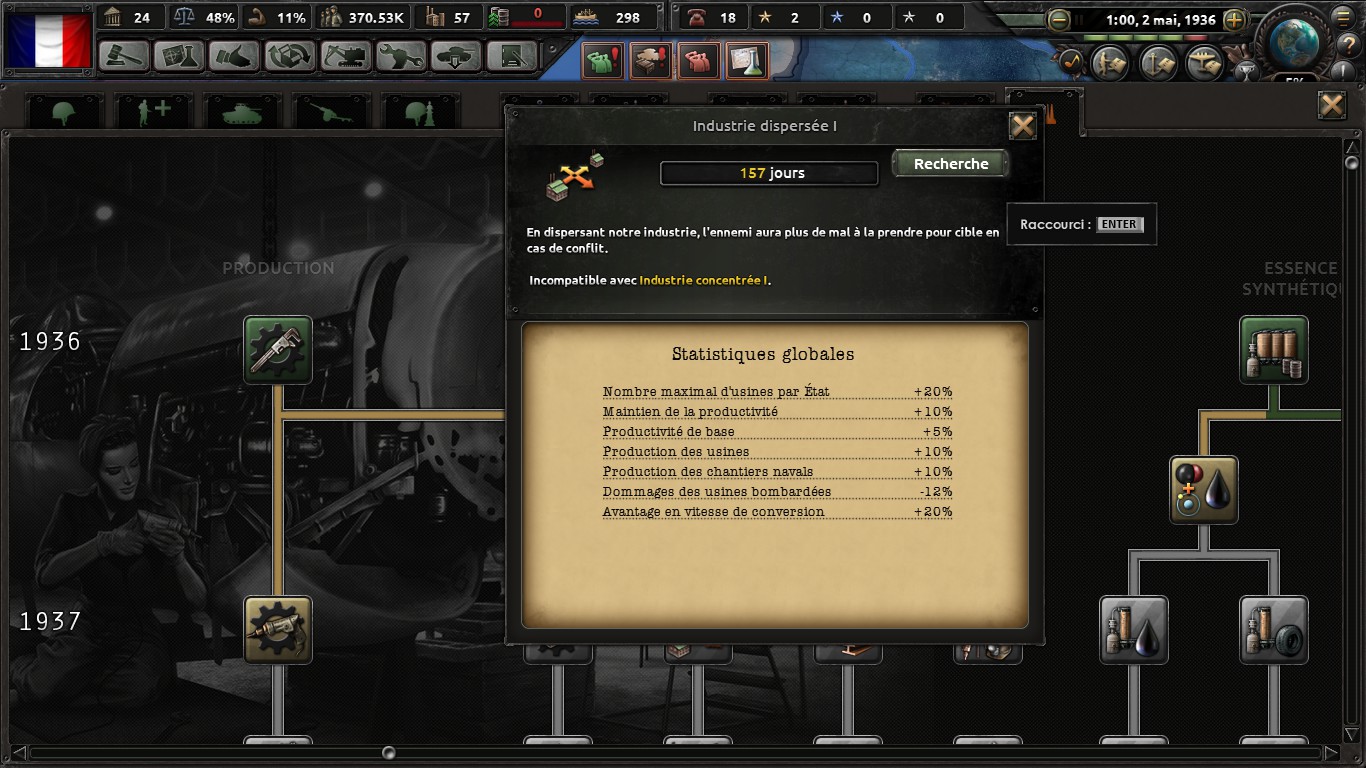Viewport: 1366px width, 768px height.
Task: Select the 1936 synthetic fuel barrels technology
Action: [1274, 350]
